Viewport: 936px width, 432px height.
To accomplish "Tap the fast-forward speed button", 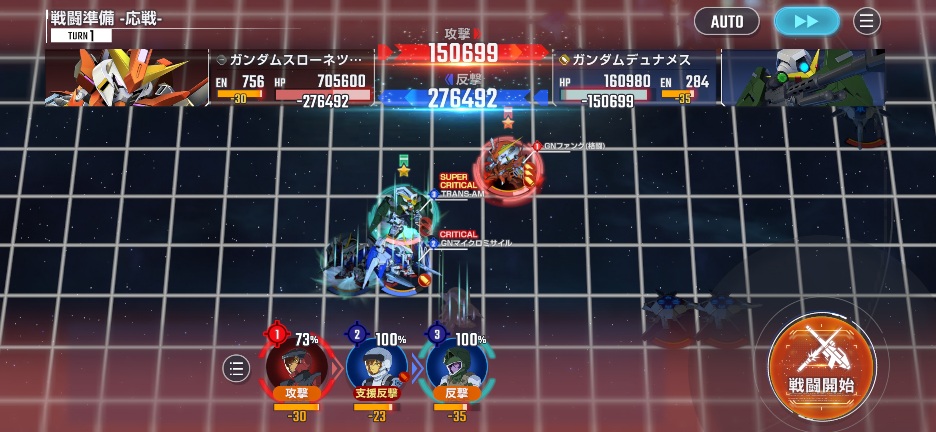I will [806, 21].
